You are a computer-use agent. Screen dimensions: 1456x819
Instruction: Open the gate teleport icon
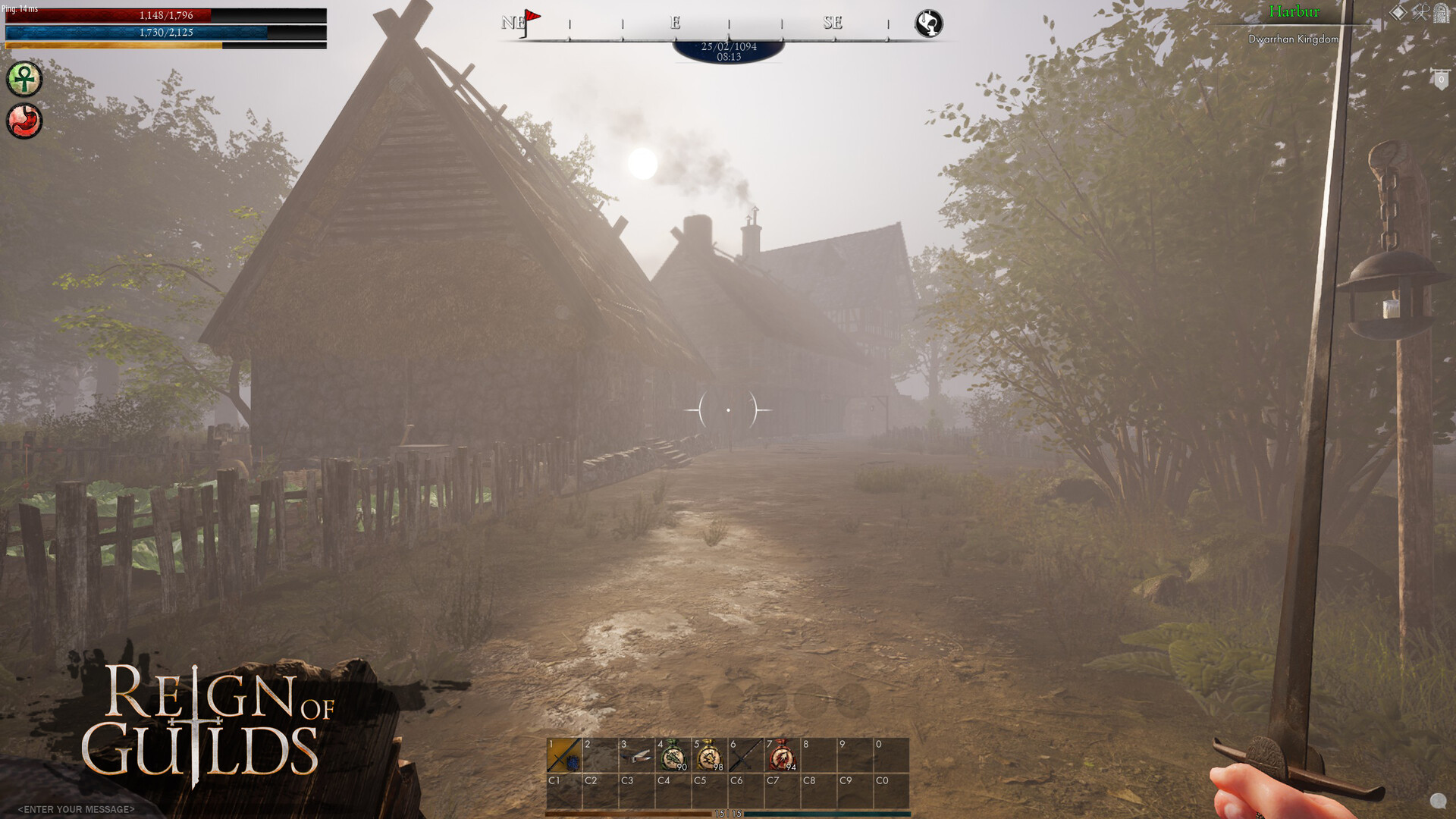point(1440,12)
